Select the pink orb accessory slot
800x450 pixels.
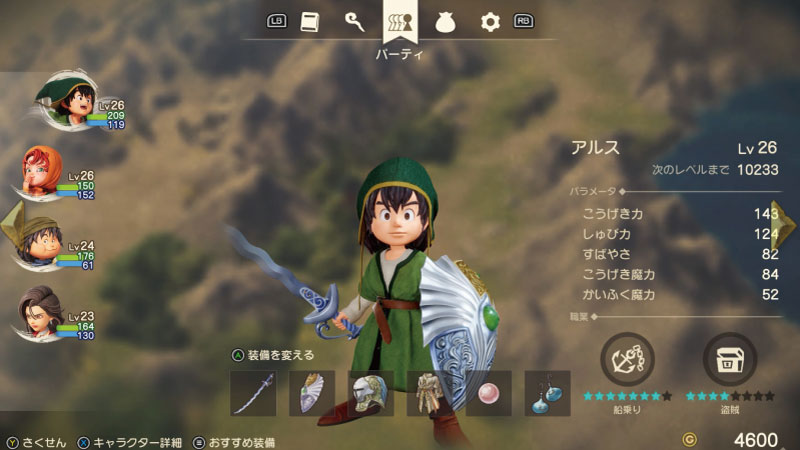coord(489,393)
